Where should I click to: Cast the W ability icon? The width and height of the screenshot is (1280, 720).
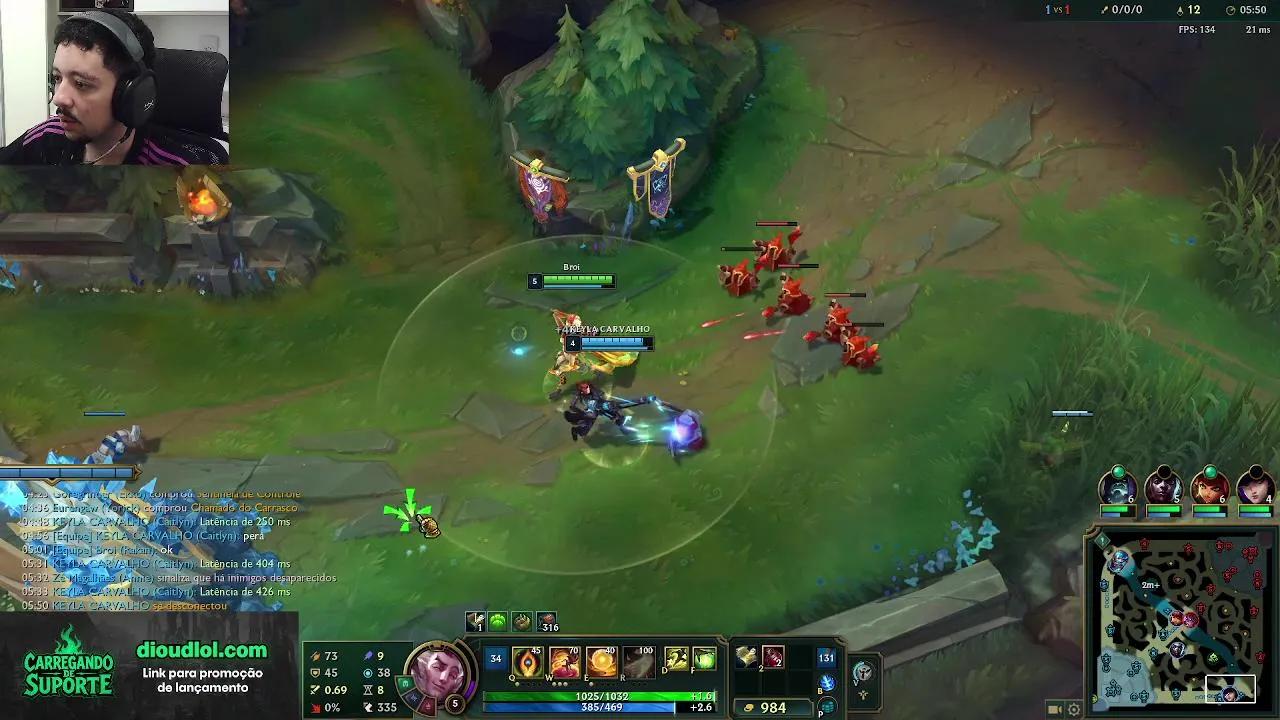[566, 662]
